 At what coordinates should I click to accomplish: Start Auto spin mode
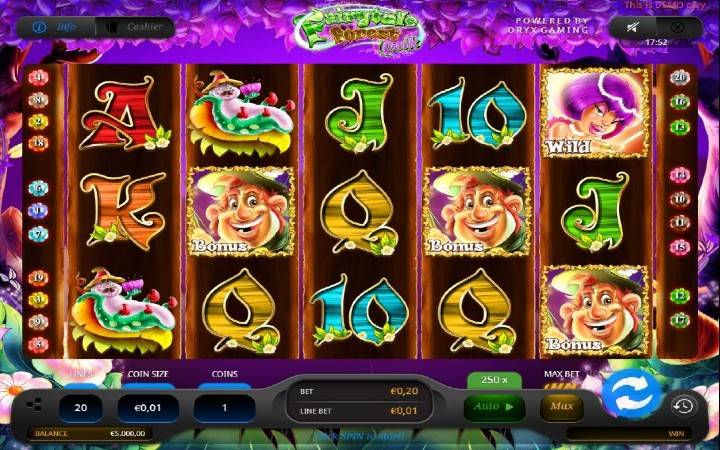(494, 407)
